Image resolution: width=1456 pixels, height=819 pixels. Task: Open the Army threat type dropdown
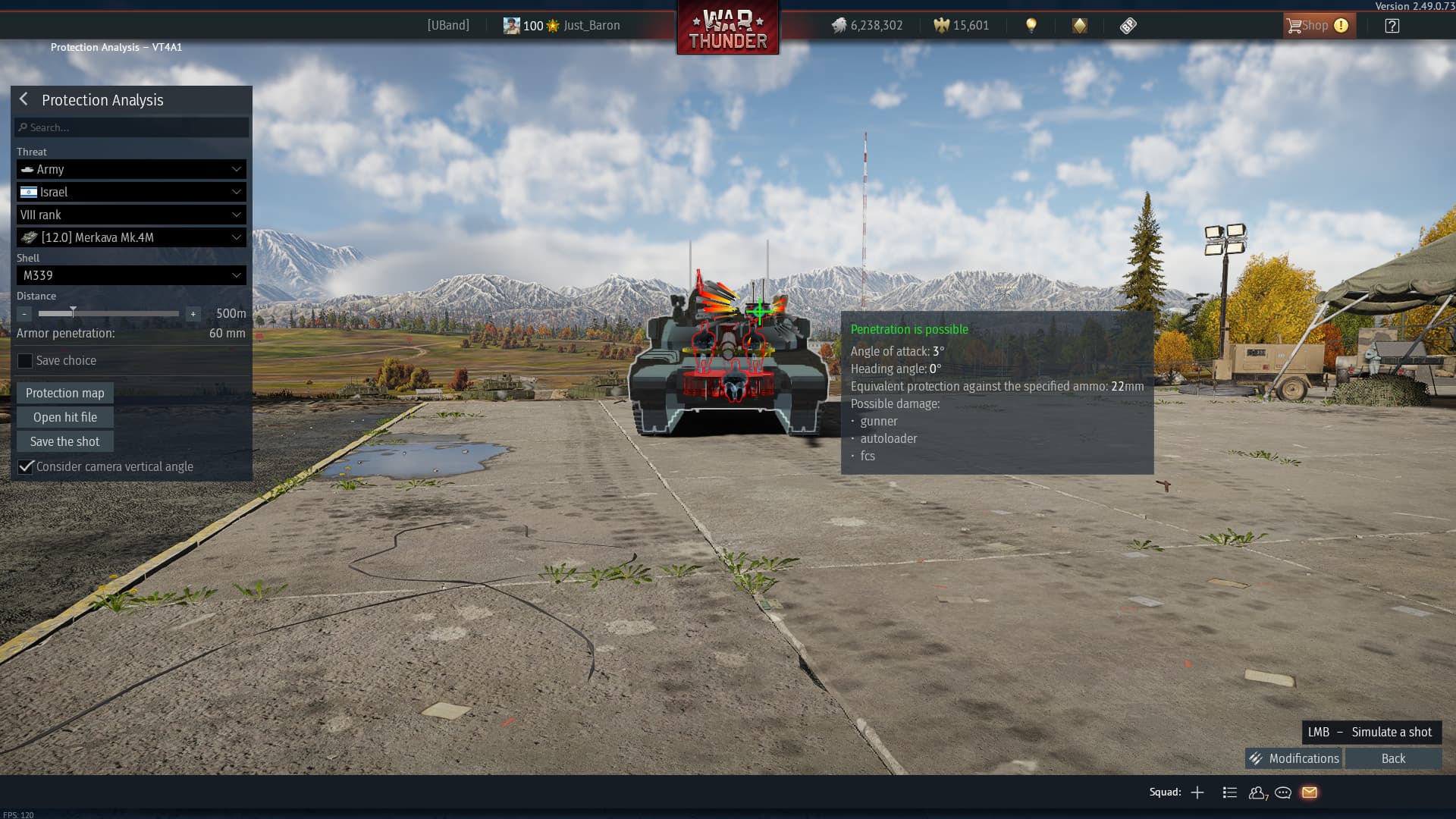[131, 169]
